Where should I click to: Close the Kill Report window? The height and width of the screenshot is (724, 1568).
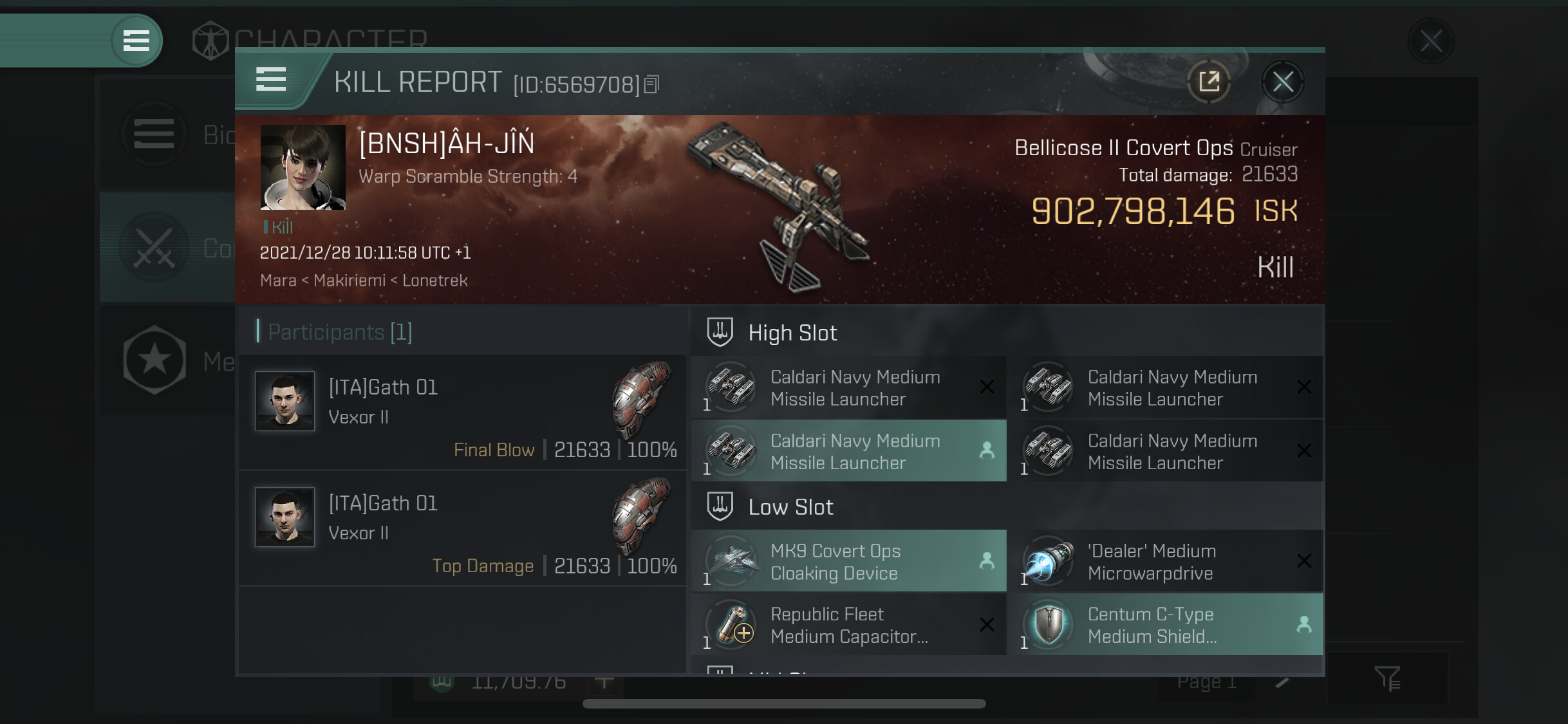tap(1282, 82)
